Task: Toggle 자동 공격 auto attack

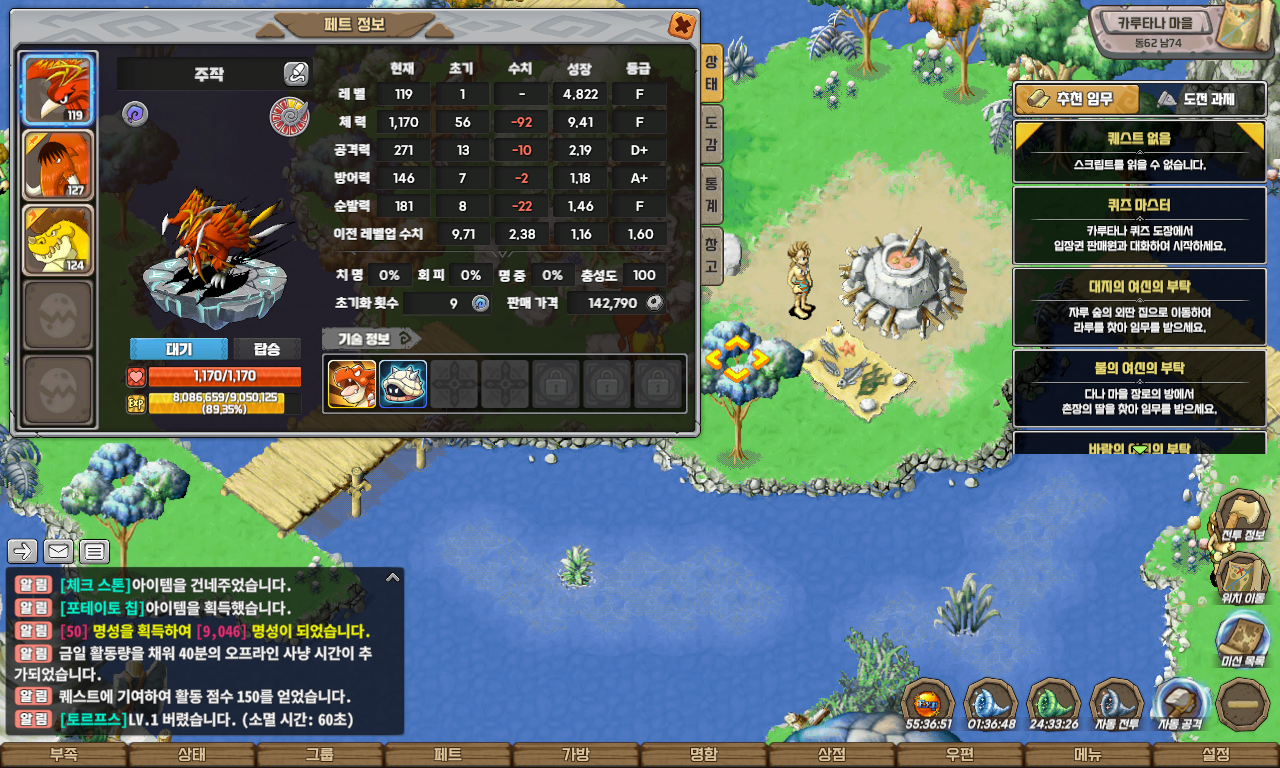Action: [x=1180, y=704]
